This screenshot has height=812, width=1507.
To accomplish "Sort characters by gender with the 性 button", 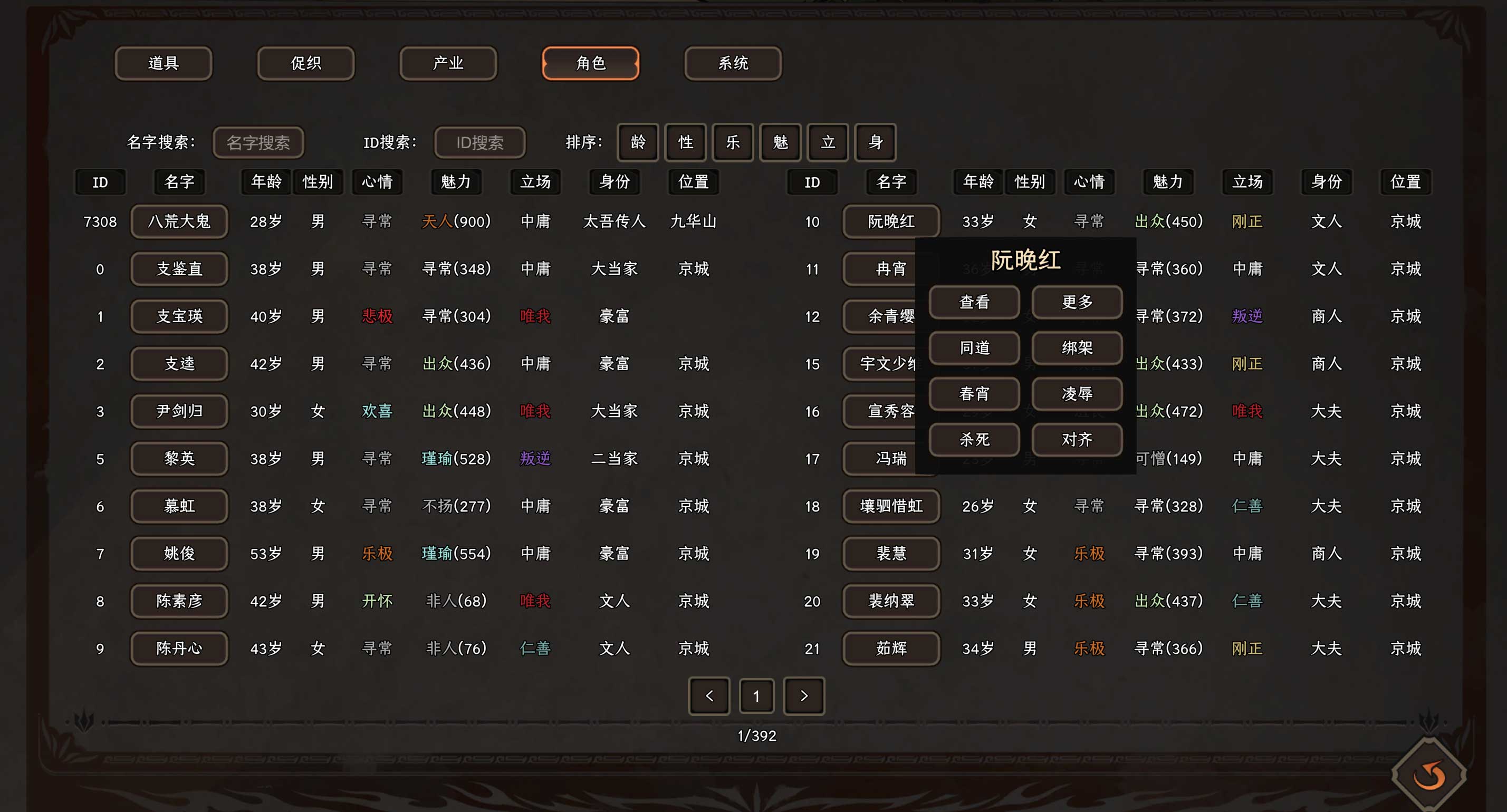I will pos(685,143).
